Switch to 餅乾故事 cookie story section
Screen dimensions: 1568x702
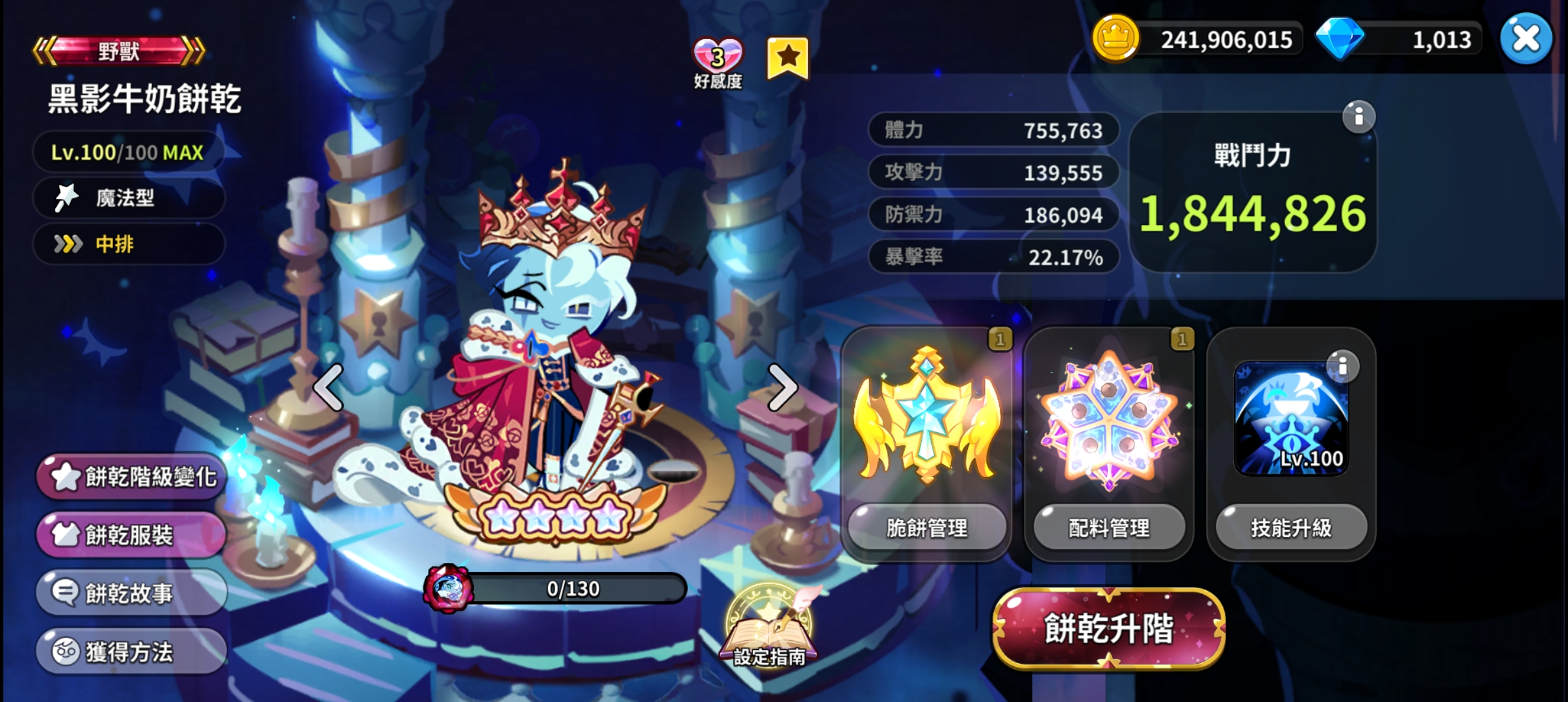point(130,592)
